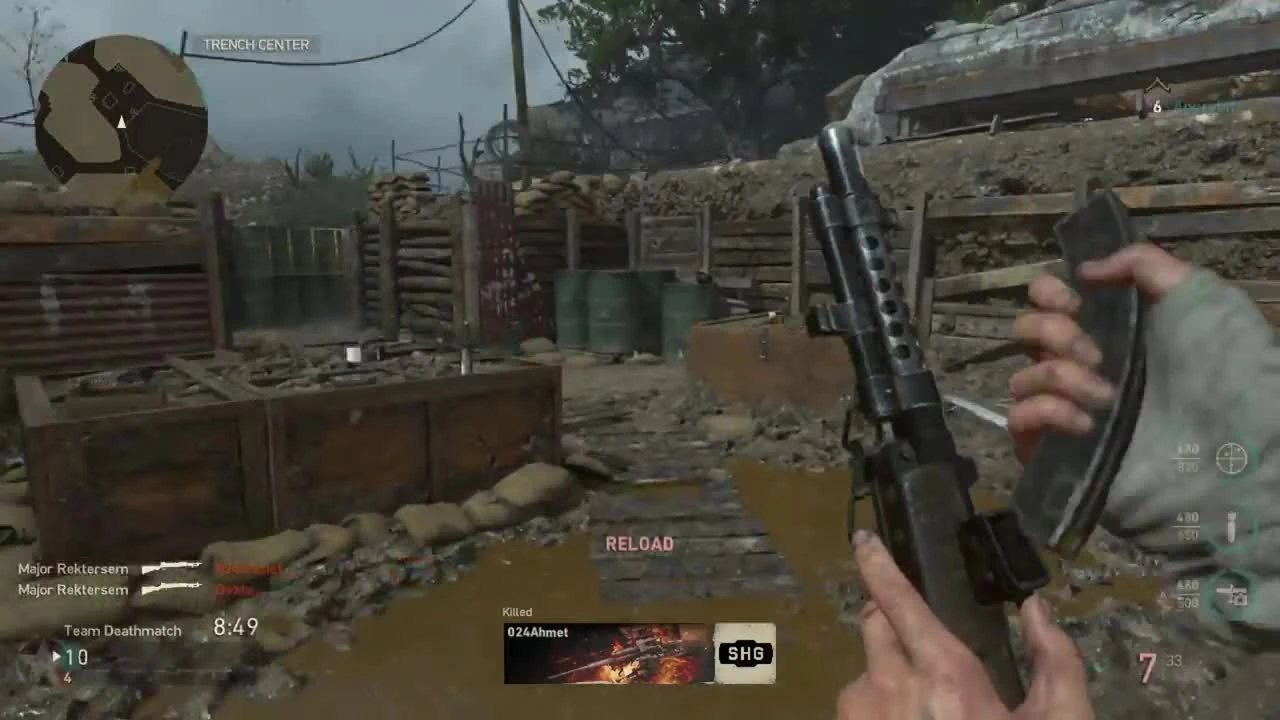The width and height of the screenshot is (1280, 720).
Task: Click the SHG clan emblem on the killbanner
Action: pos(744,653)
